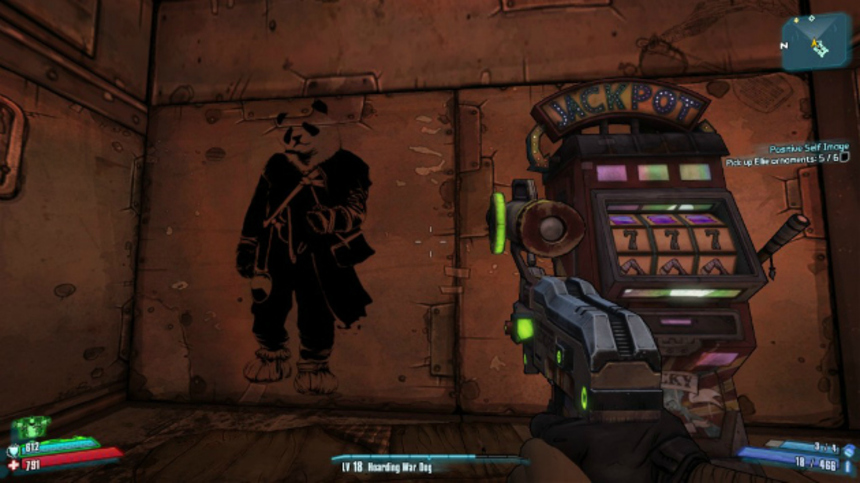This screenshot has width=860, height=483.
Task: Open the minimap in the corner
Action: (817, 40)
